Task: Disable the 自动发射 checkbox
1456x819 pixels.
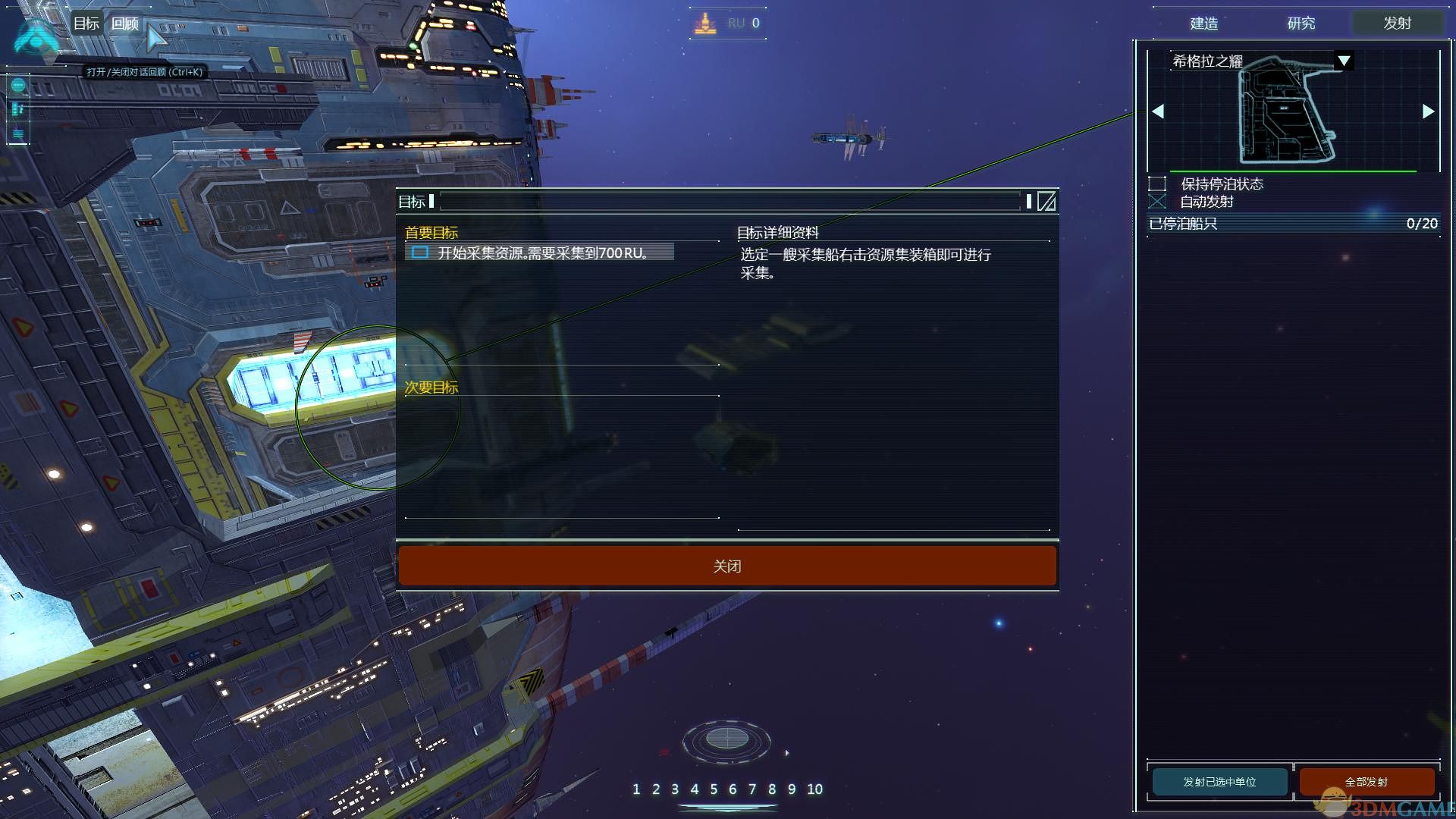Action: point(1158,202)
